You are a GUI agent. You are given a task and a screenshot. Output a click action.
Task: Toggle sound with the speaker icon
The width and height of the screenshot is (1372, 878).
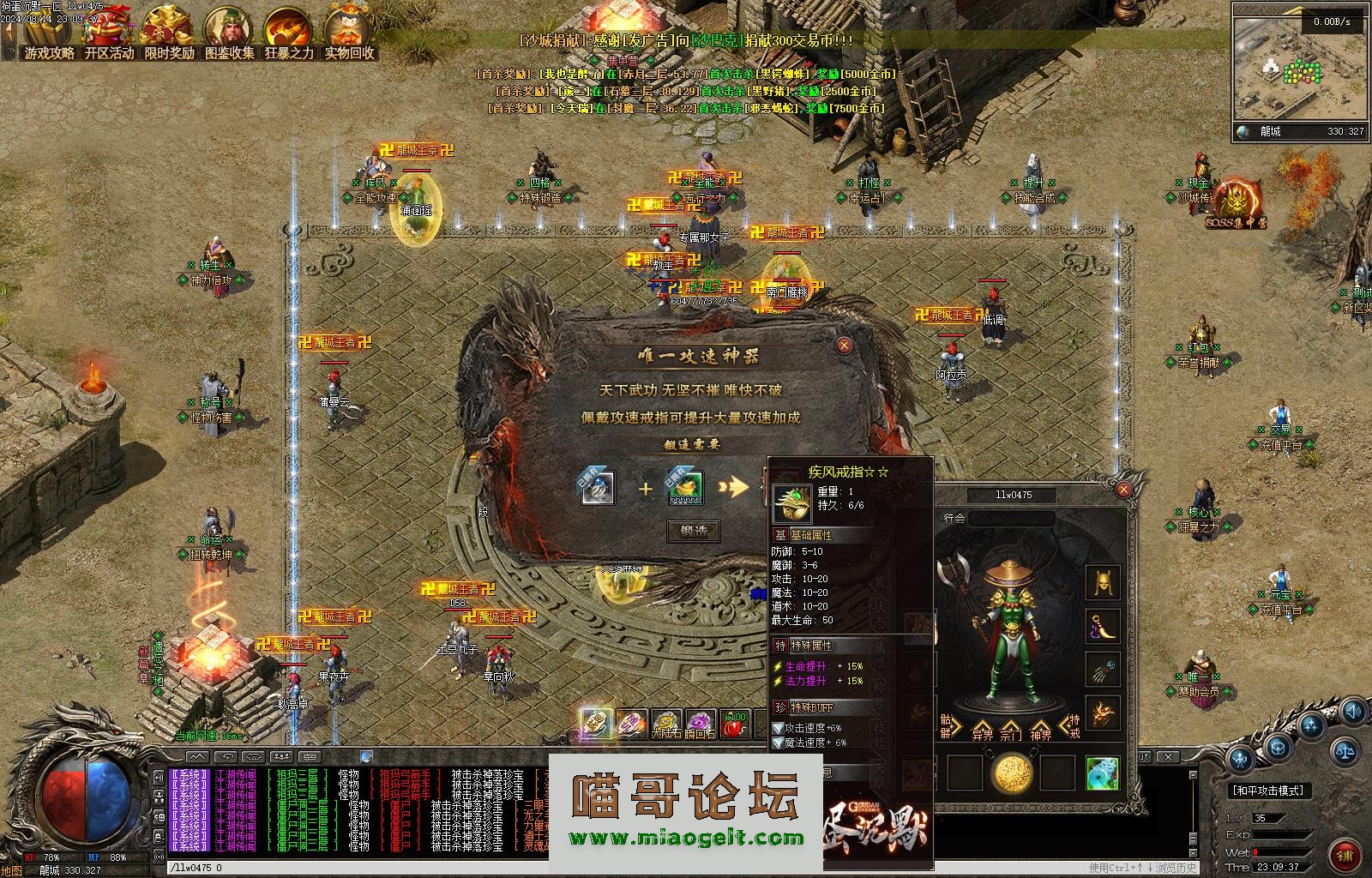[1354, 712]
